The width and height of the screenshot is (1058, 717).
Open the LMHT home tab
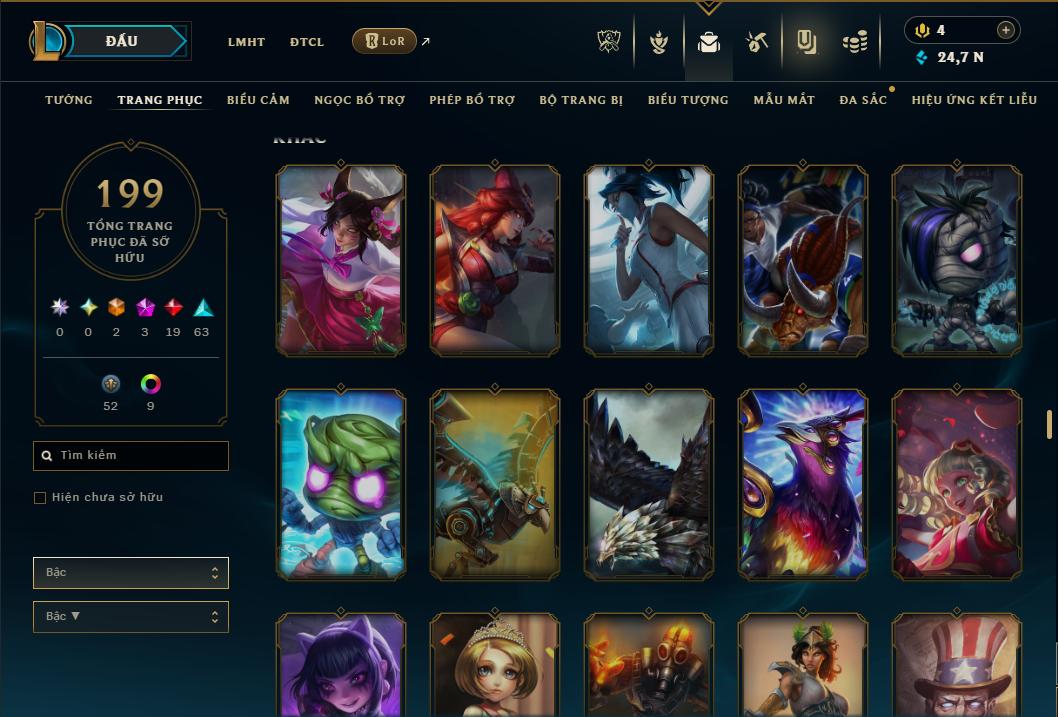click(246, 42)
